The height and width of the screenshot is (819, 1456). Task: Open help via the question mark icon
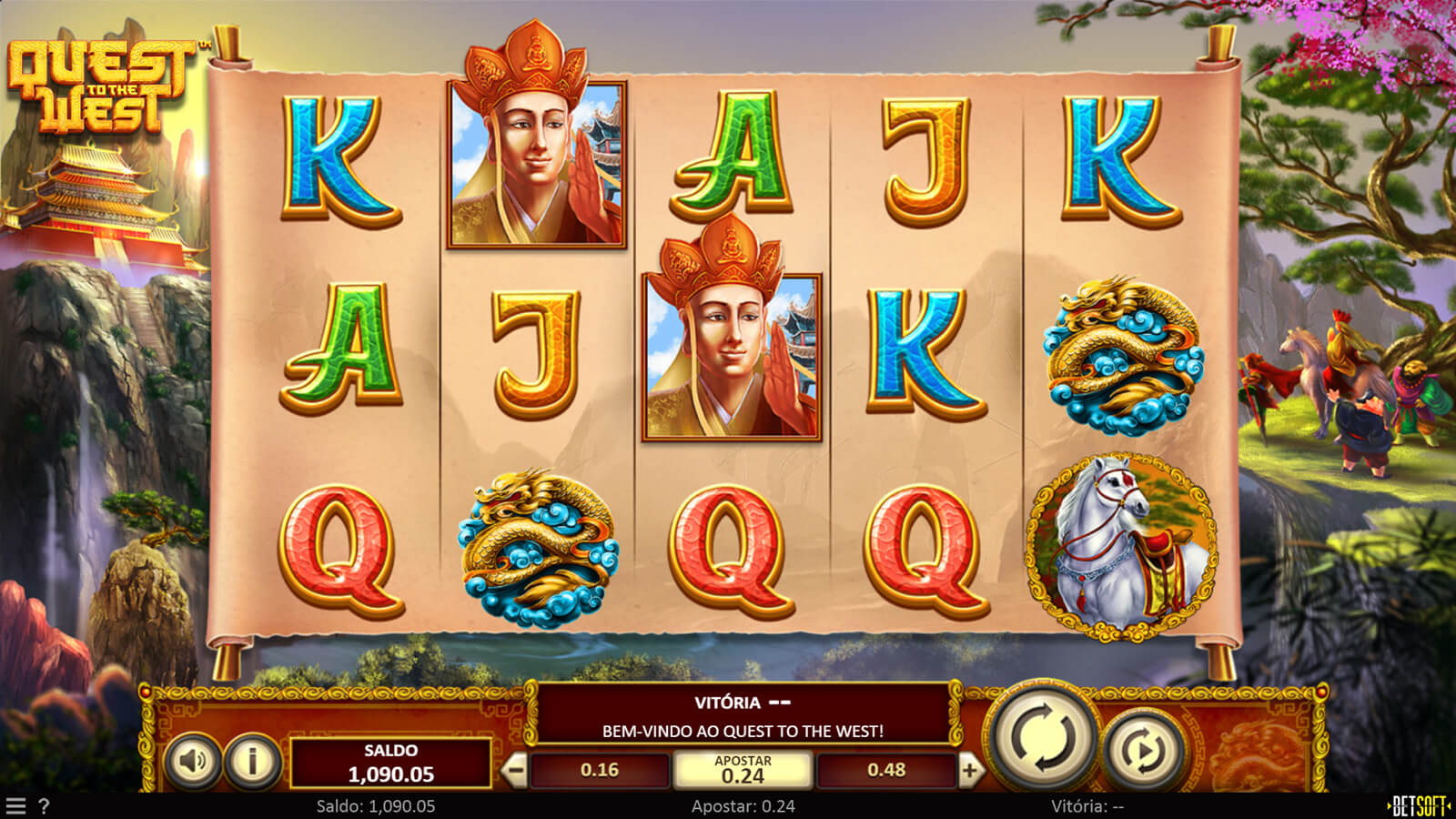[x=43, y=806]
